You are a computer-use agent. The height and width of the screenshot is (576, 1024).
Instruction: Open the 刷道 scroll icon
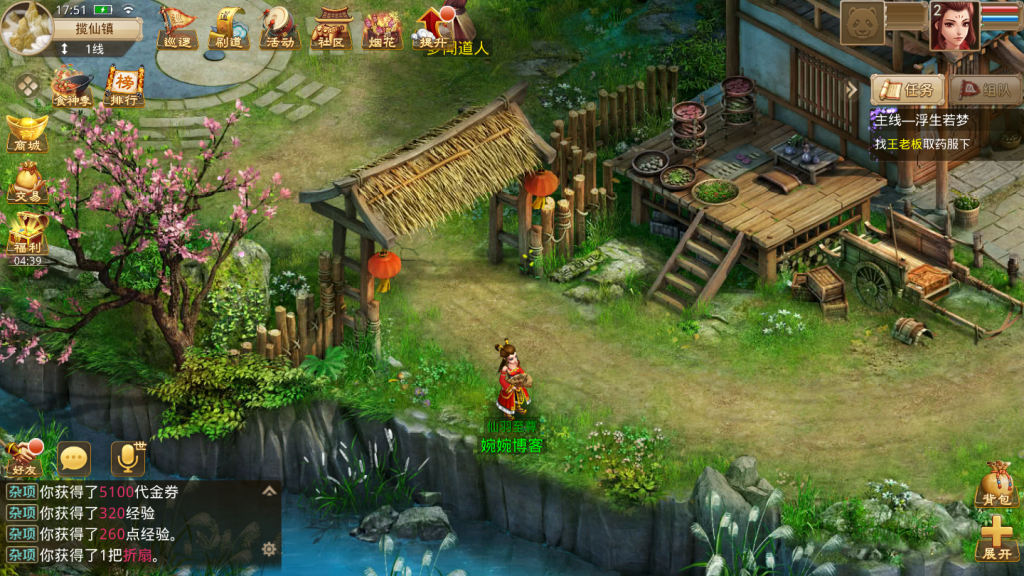[227, 27]
